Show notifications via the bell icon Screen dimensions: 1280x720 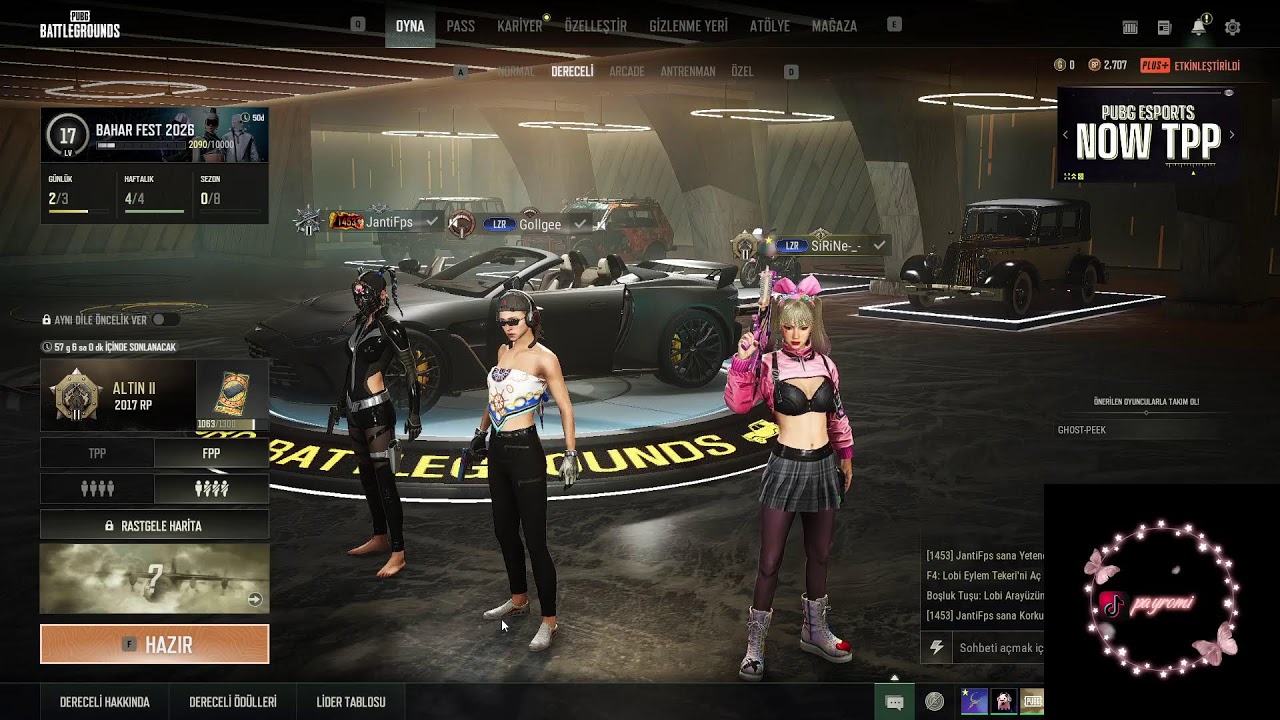1198,28
